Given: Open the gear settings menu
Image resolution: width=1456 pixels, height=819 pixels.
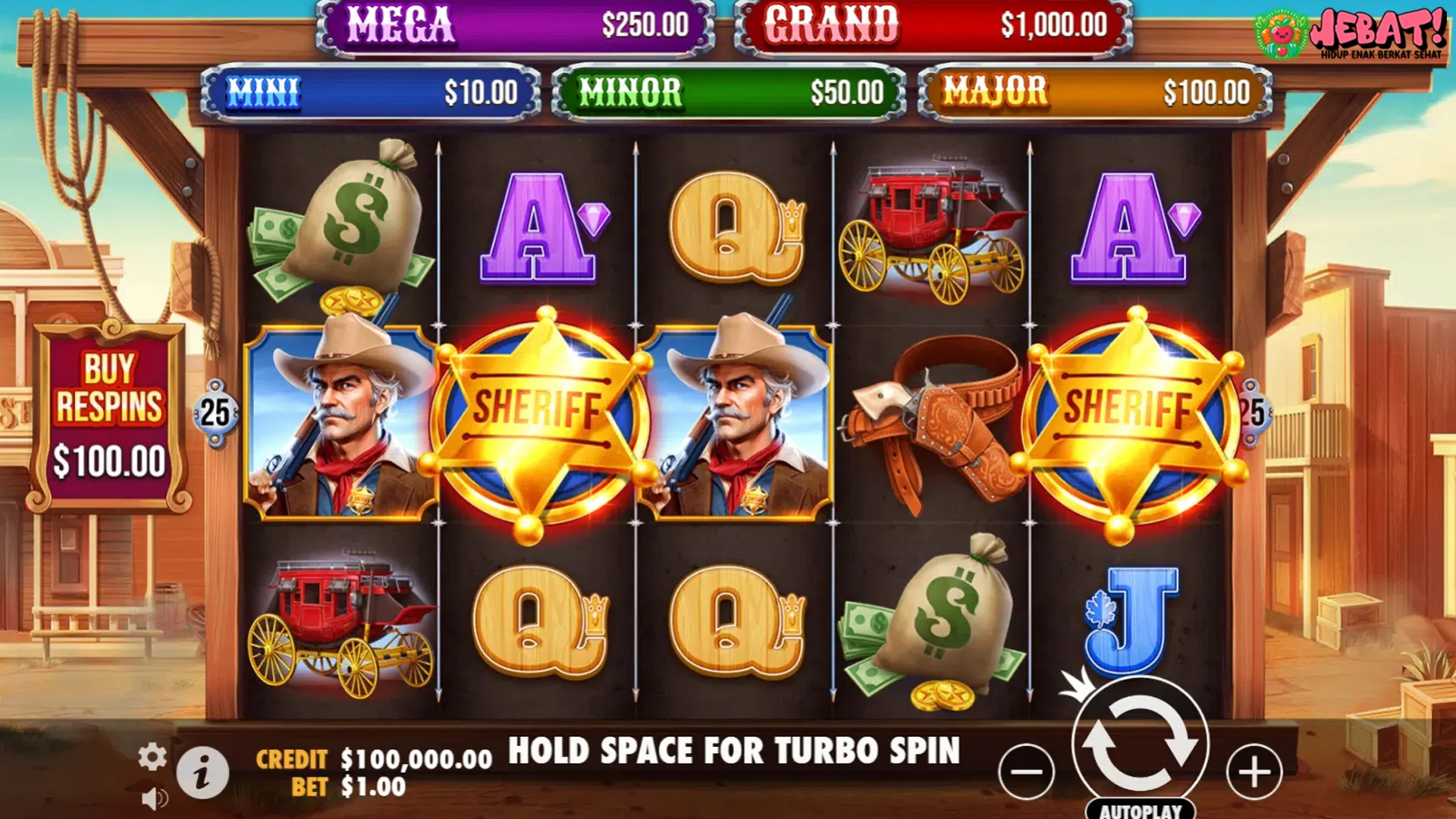Looking at the screenshot, I should pos(152,757).
